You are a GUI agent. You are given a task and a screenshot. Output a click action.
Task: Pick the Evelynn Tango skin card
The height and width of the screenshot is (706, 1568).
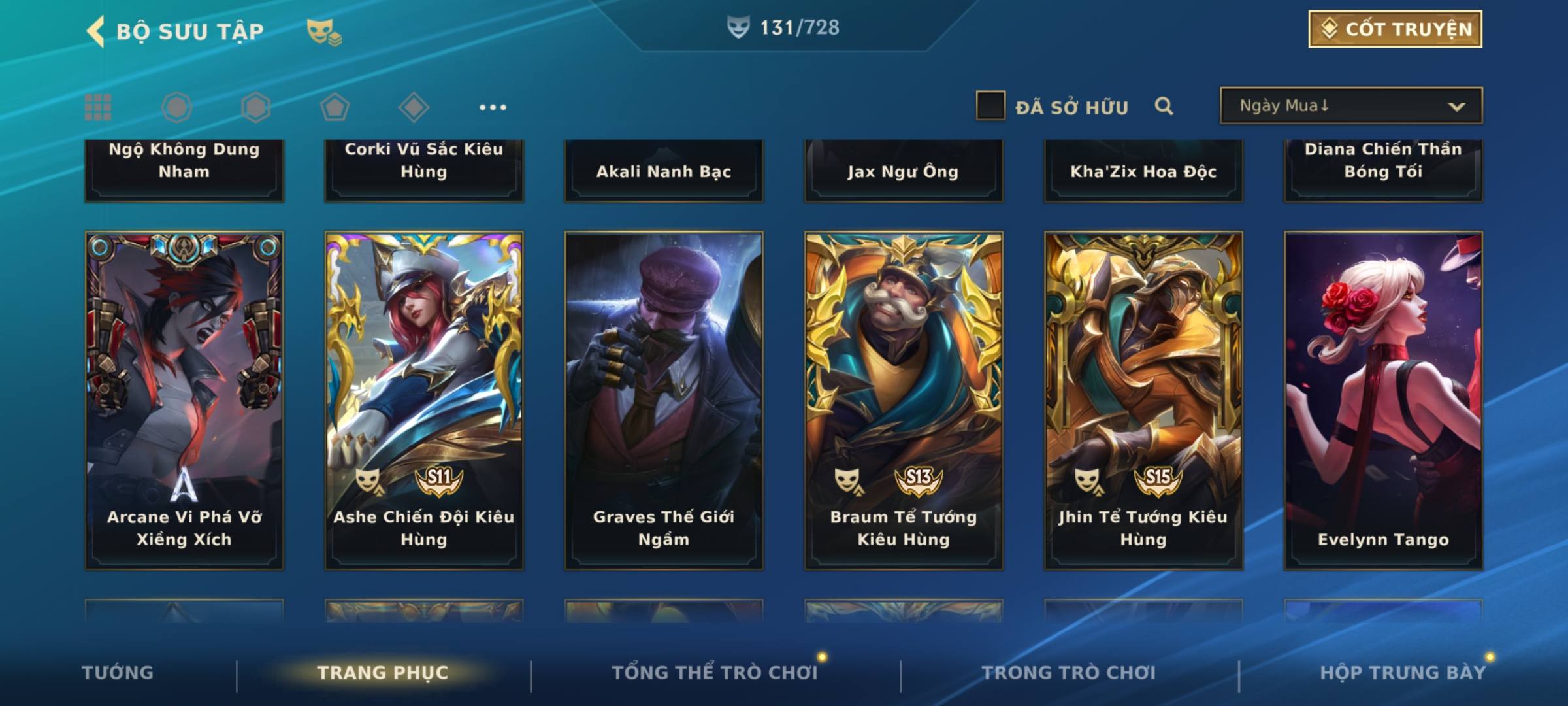click(1383, 400)
